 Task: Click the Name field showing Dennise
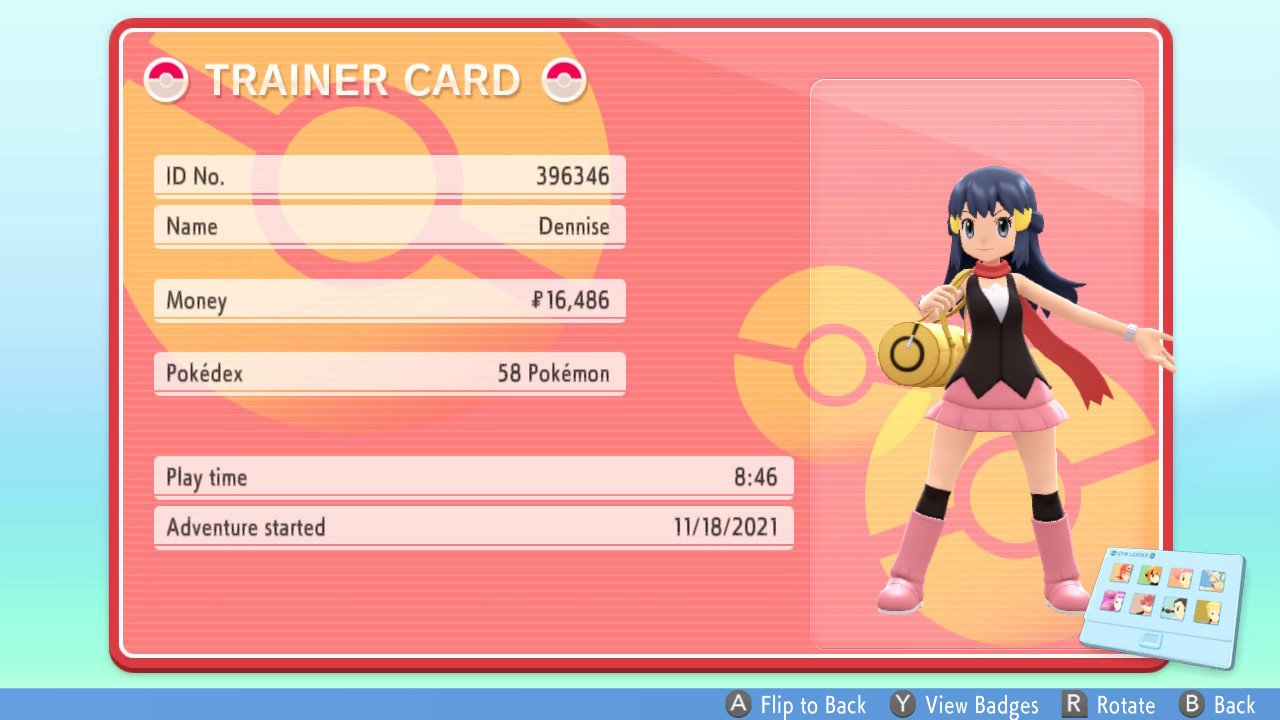389,226
